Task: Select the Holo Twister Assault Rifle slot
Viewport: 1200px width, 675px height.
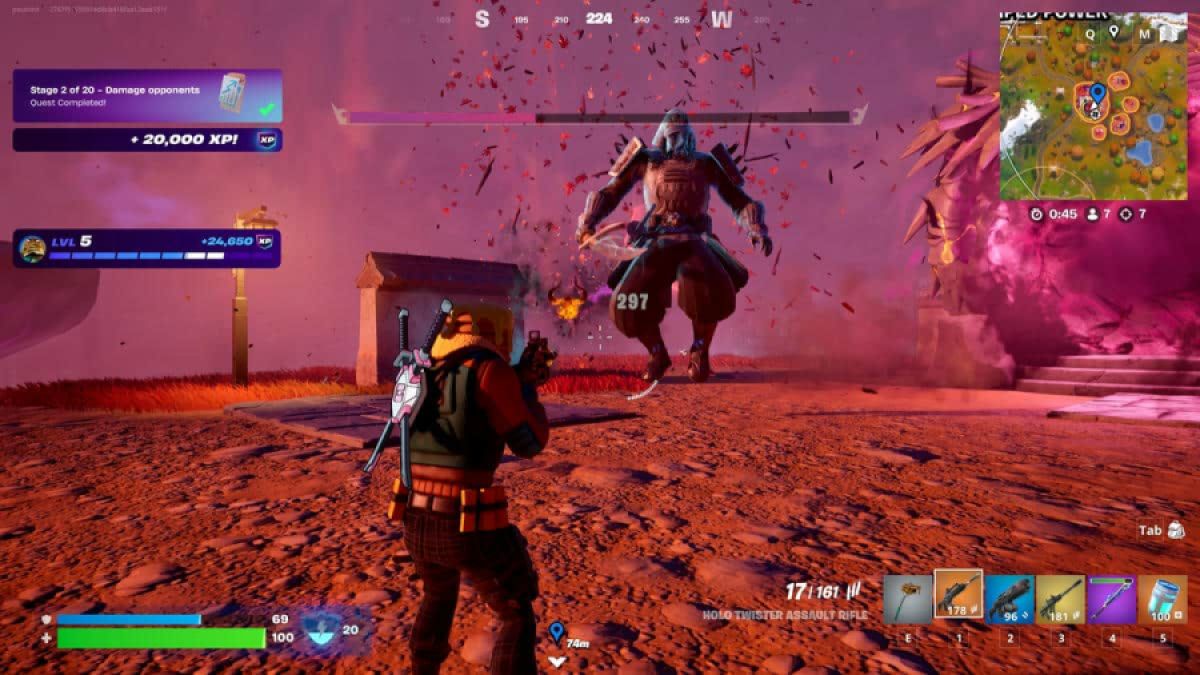Action: click(958, 596)
